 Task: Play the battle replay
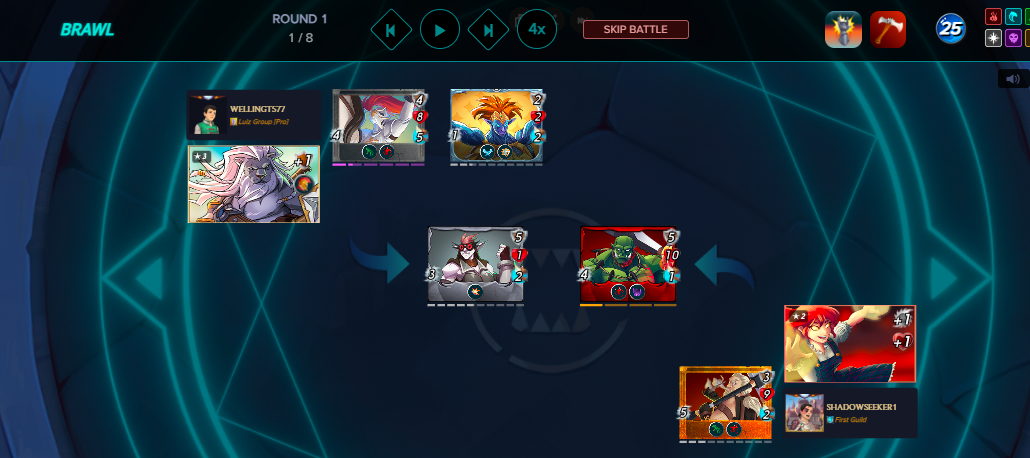click(440, 30)
